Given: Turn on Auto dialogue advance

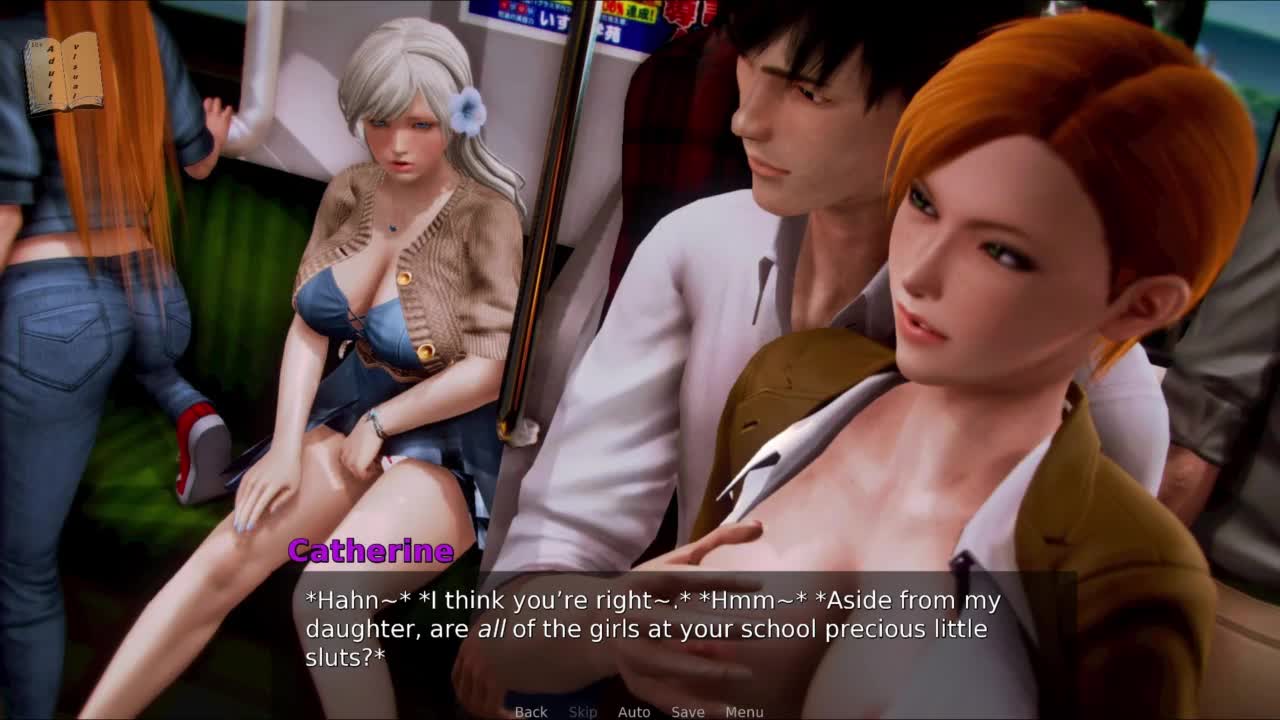Looking at the screenshot, I should click(x=634, y=712).
